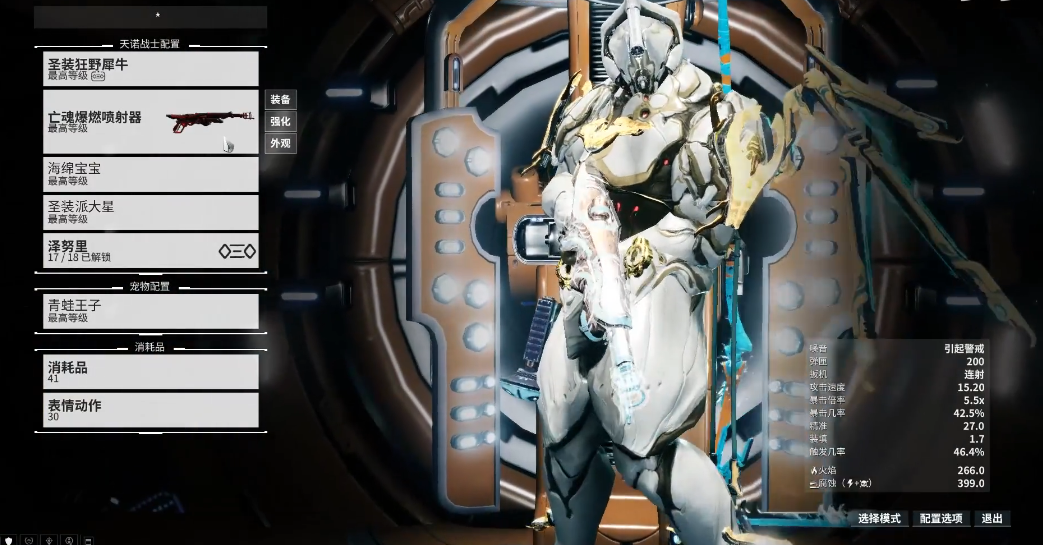Click the loadout name bar at top
The image size is (1043, 545).
[151, 17]
